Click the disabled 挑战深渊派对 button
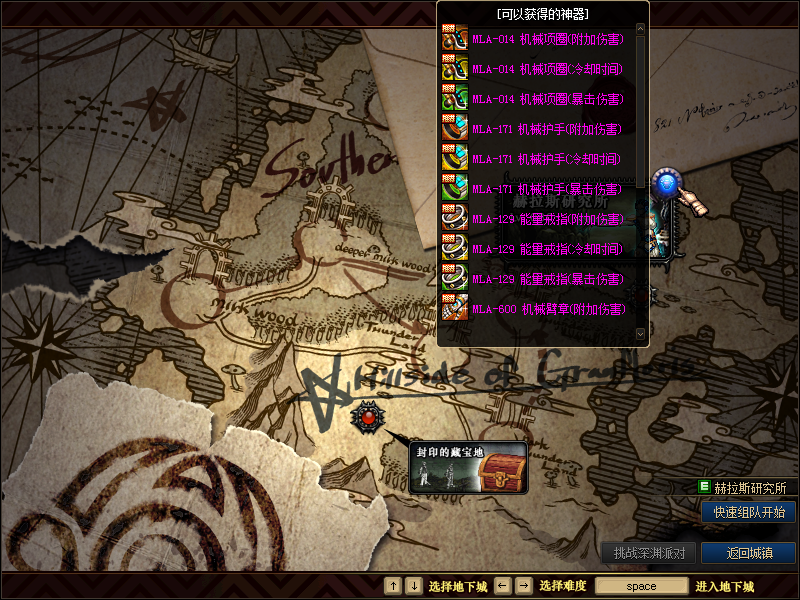800x600 pixels. pyautogui.click(x=648, y=553)
